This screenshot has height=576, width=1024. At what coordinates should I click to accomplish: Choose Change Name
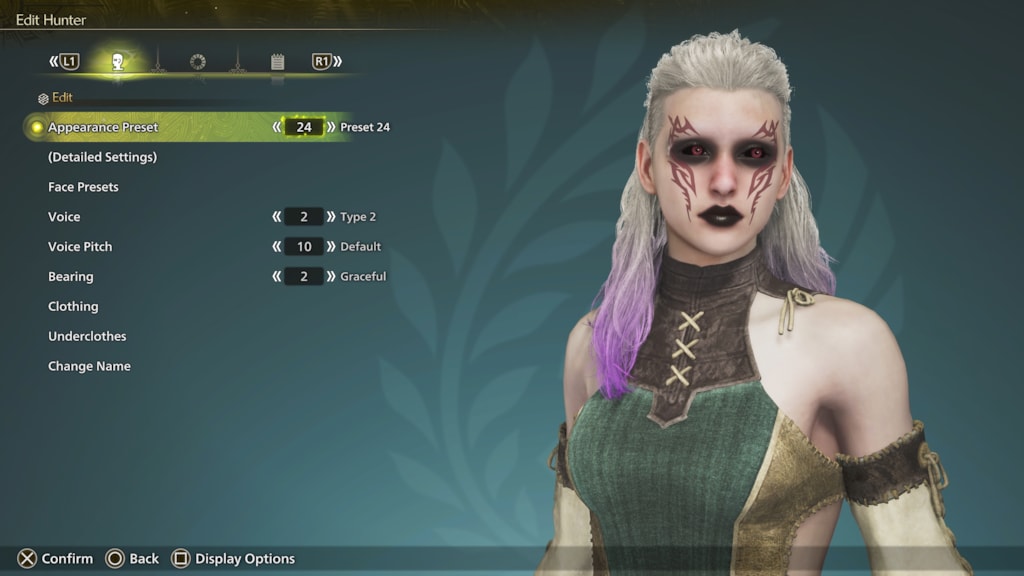(89, 367)
